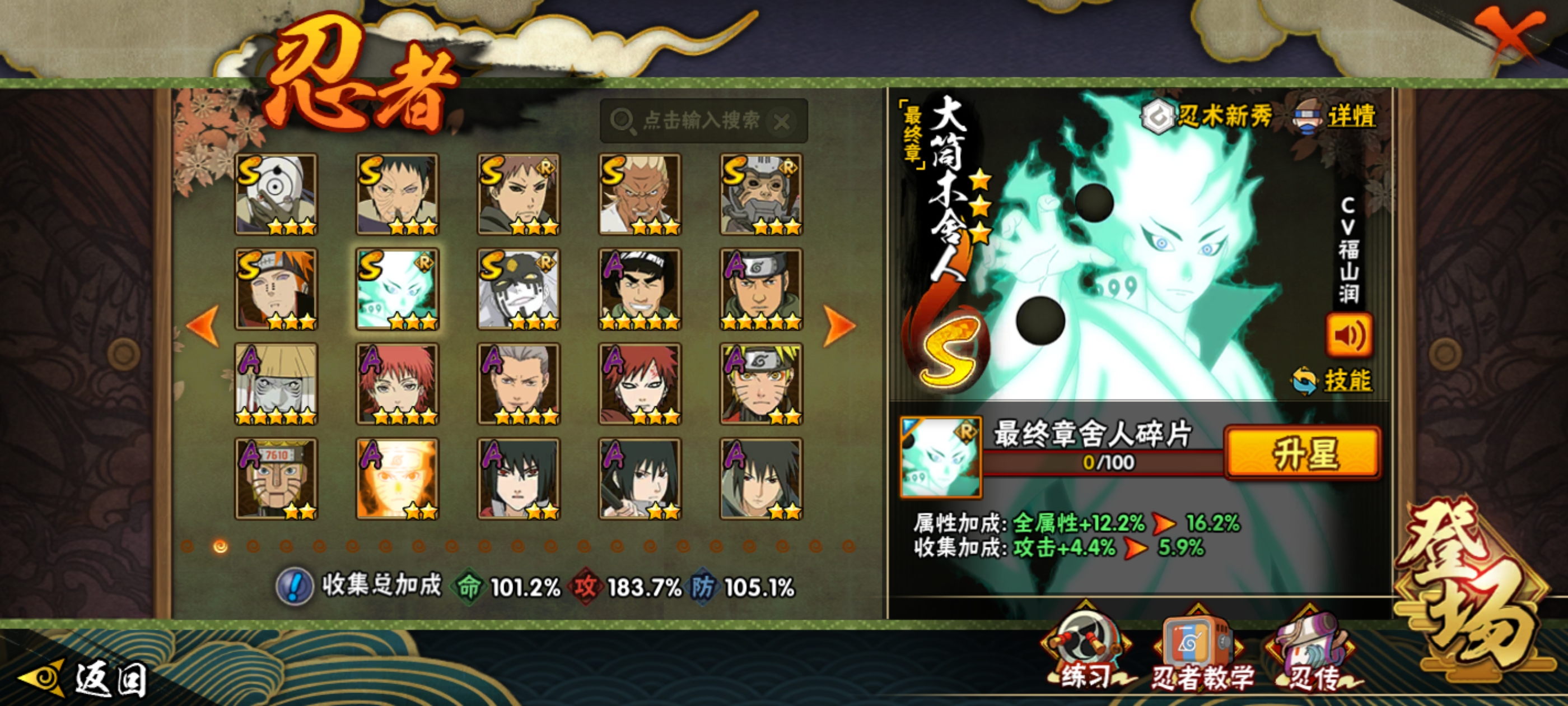Go to the previous ninja page arrow
The width and height of the screenshot is (1568, 706).
(x=203, y=326)
